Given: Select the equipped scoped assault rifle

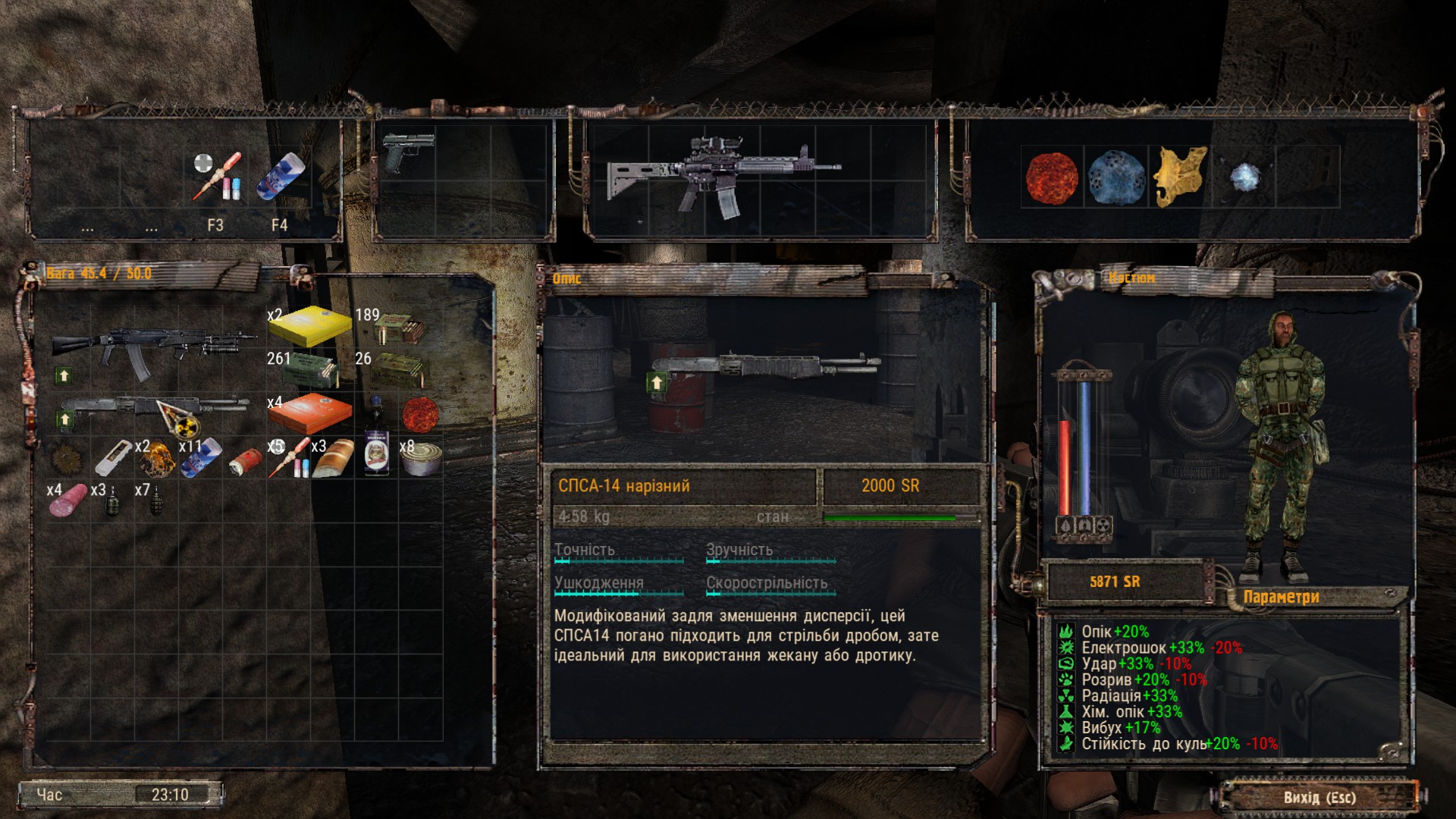Looking at the screenshot, I should [720, 176].
